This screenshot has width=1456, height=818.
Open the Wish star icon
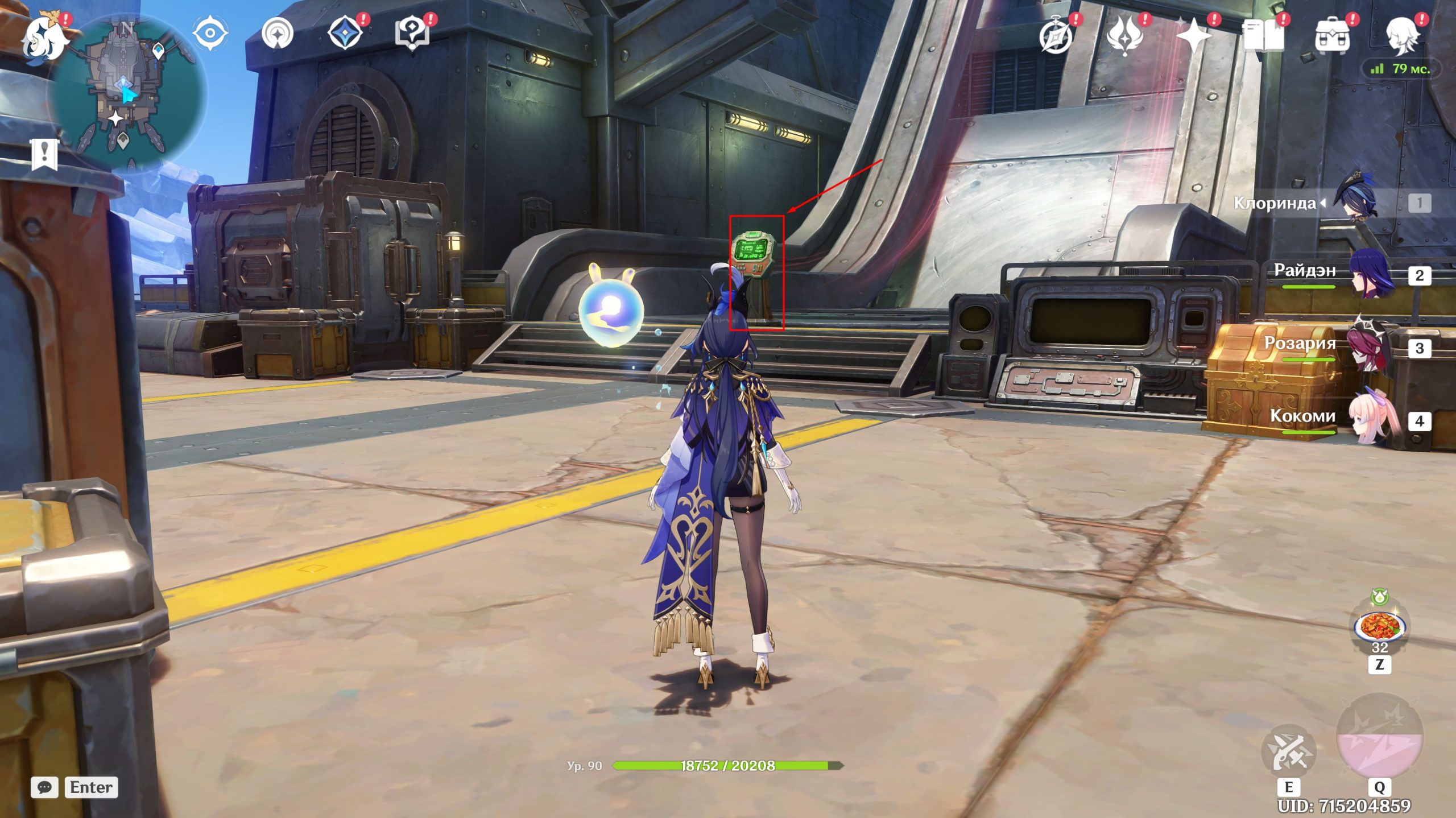pos(1193,36)
